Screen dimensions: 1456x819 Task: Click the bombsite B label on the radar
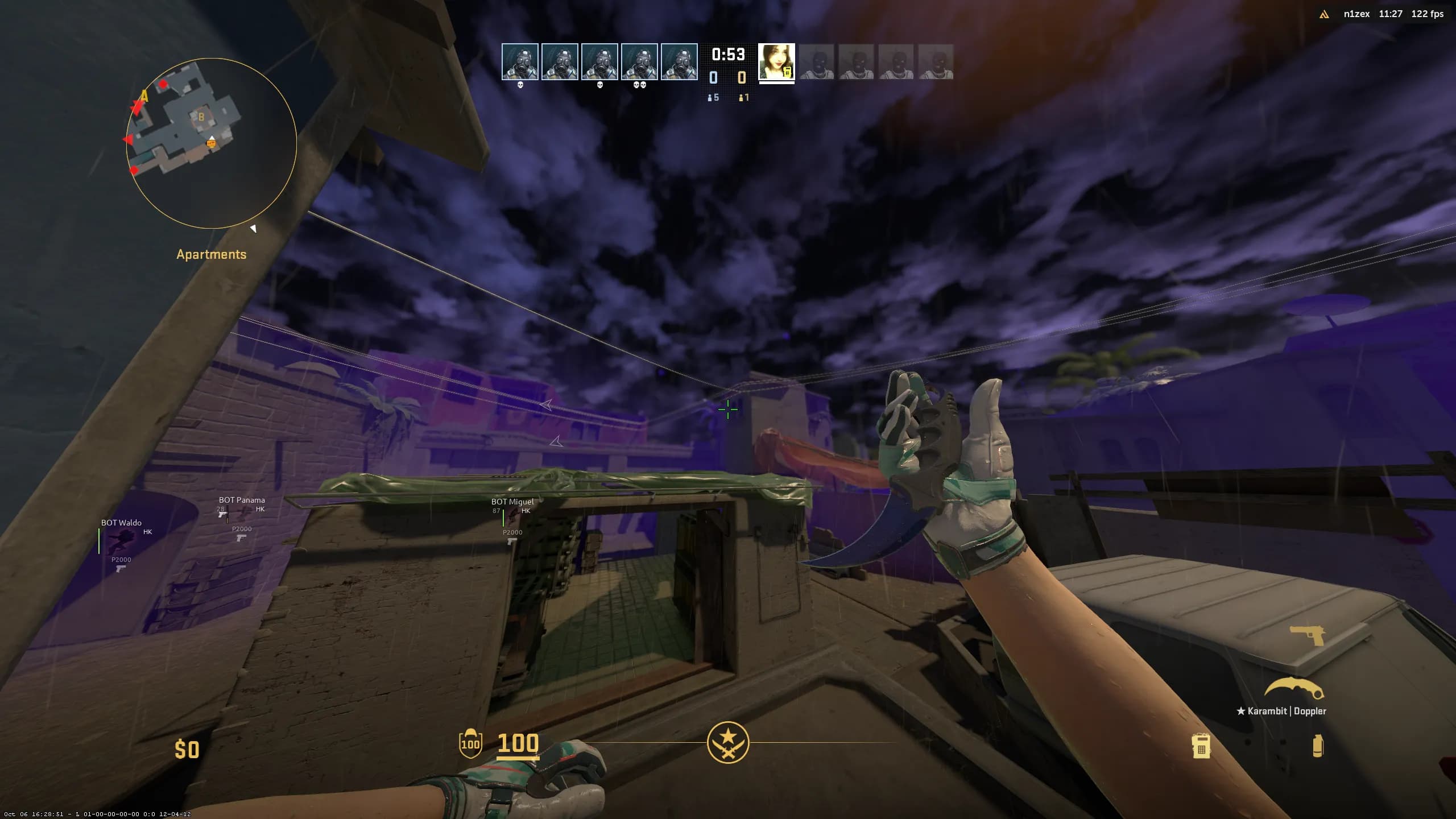pos(201,117)
